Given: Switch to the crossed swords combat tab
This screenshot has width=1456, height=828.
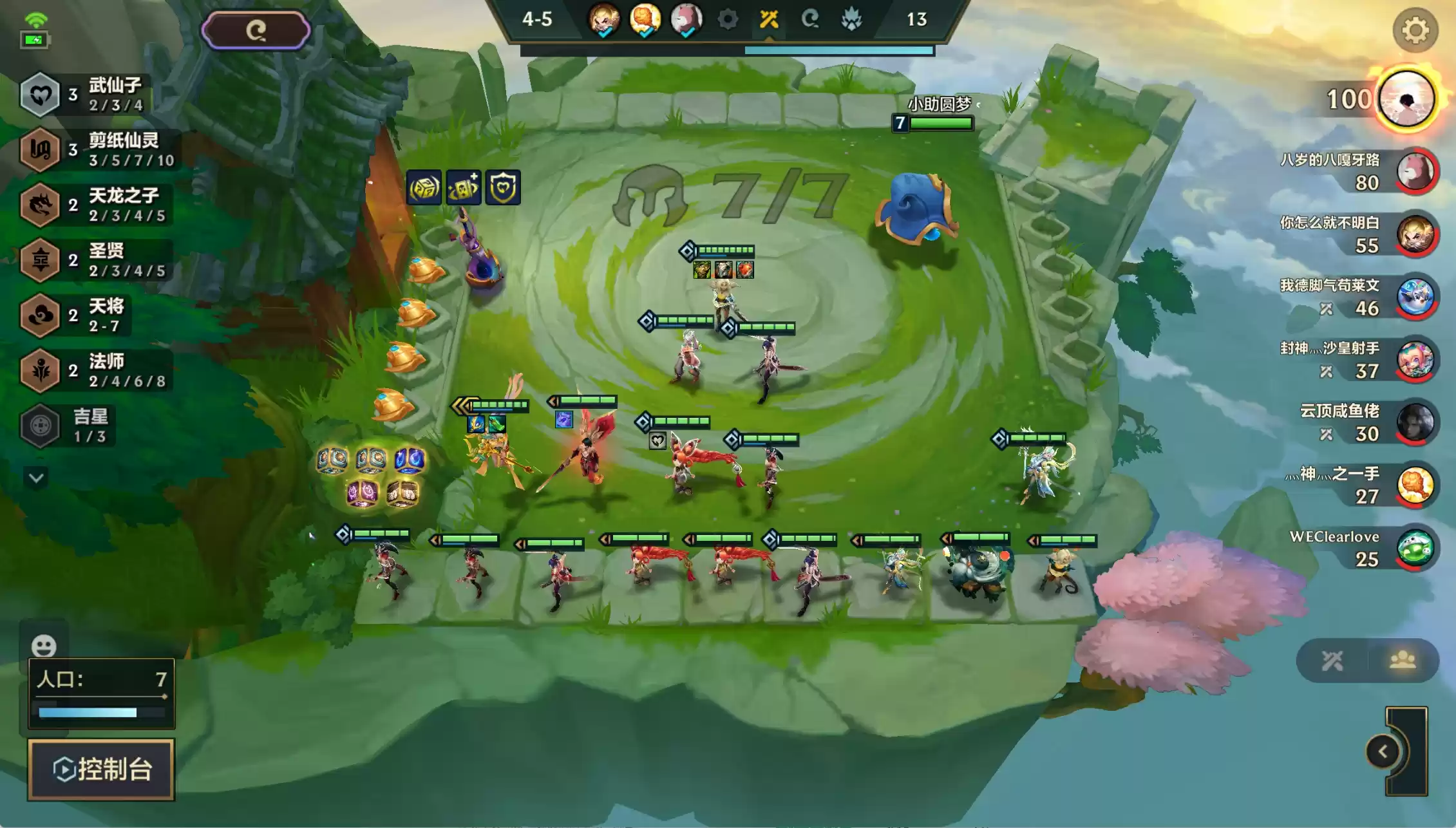Looking at the screenshot, I should [1332, 661].
